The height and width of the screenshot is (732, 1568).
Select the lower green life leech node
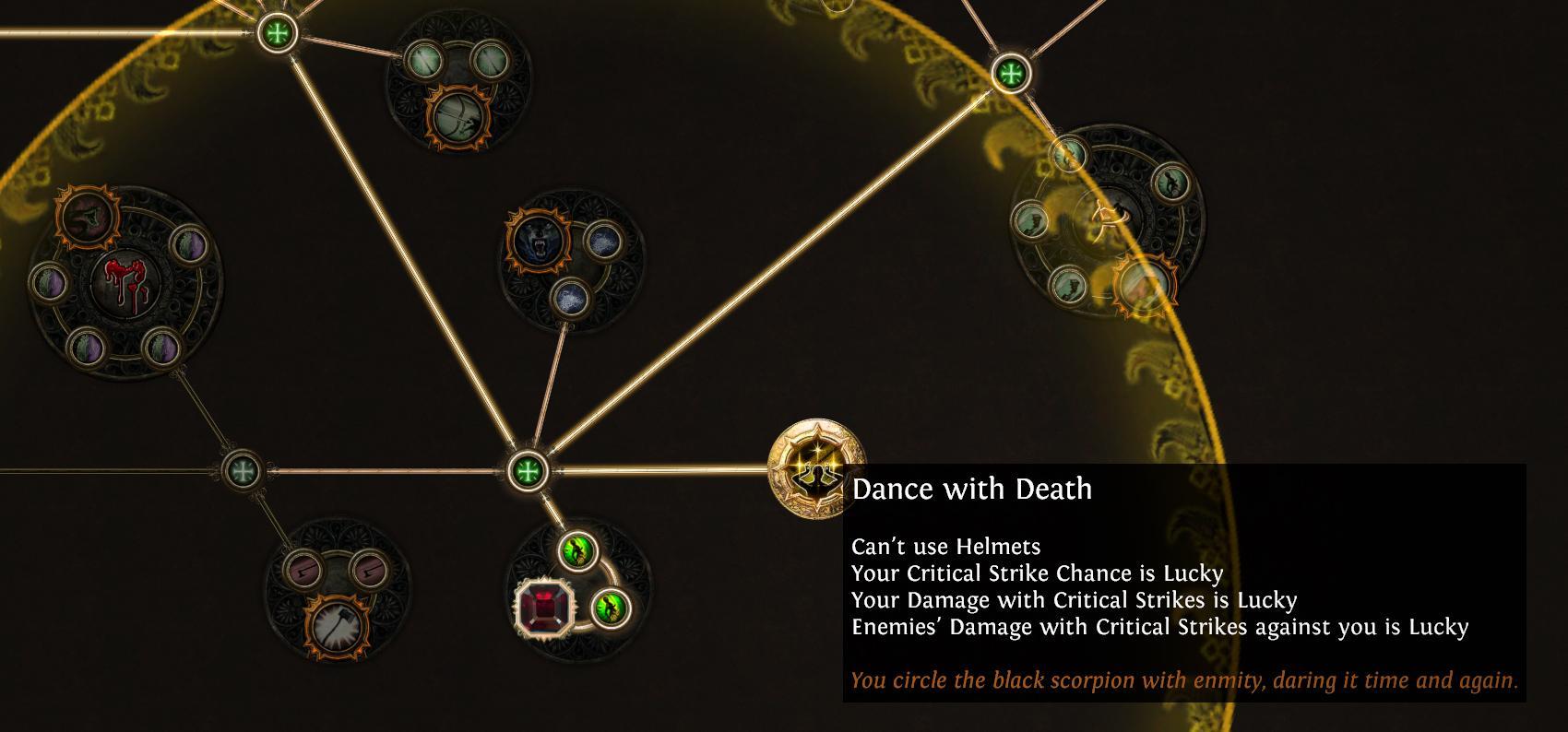click(611, 608)
